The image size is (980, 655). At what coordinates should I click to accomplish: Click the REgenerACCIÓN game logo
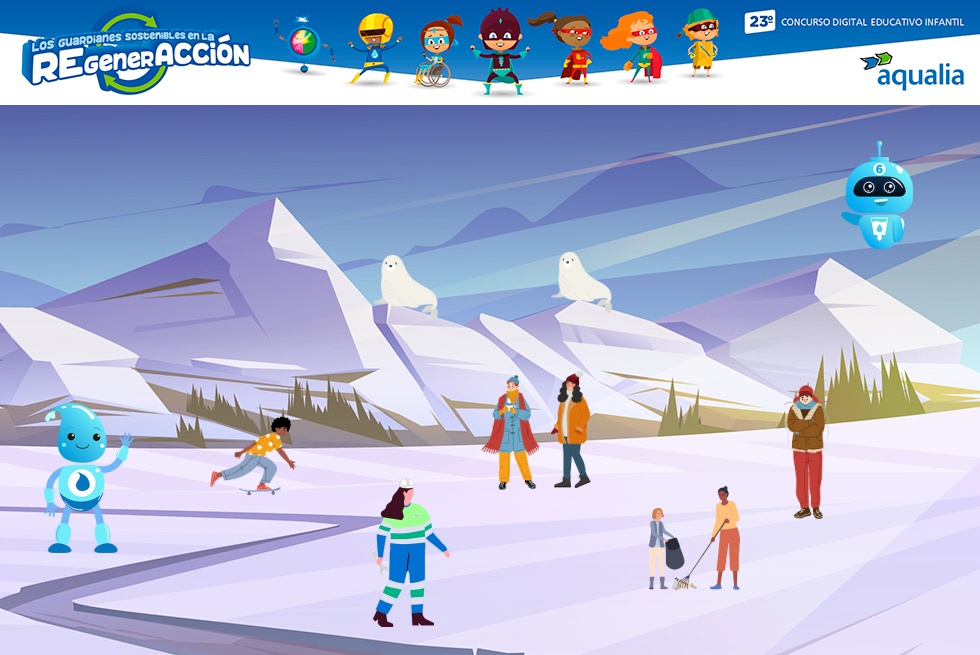point(136,54)
